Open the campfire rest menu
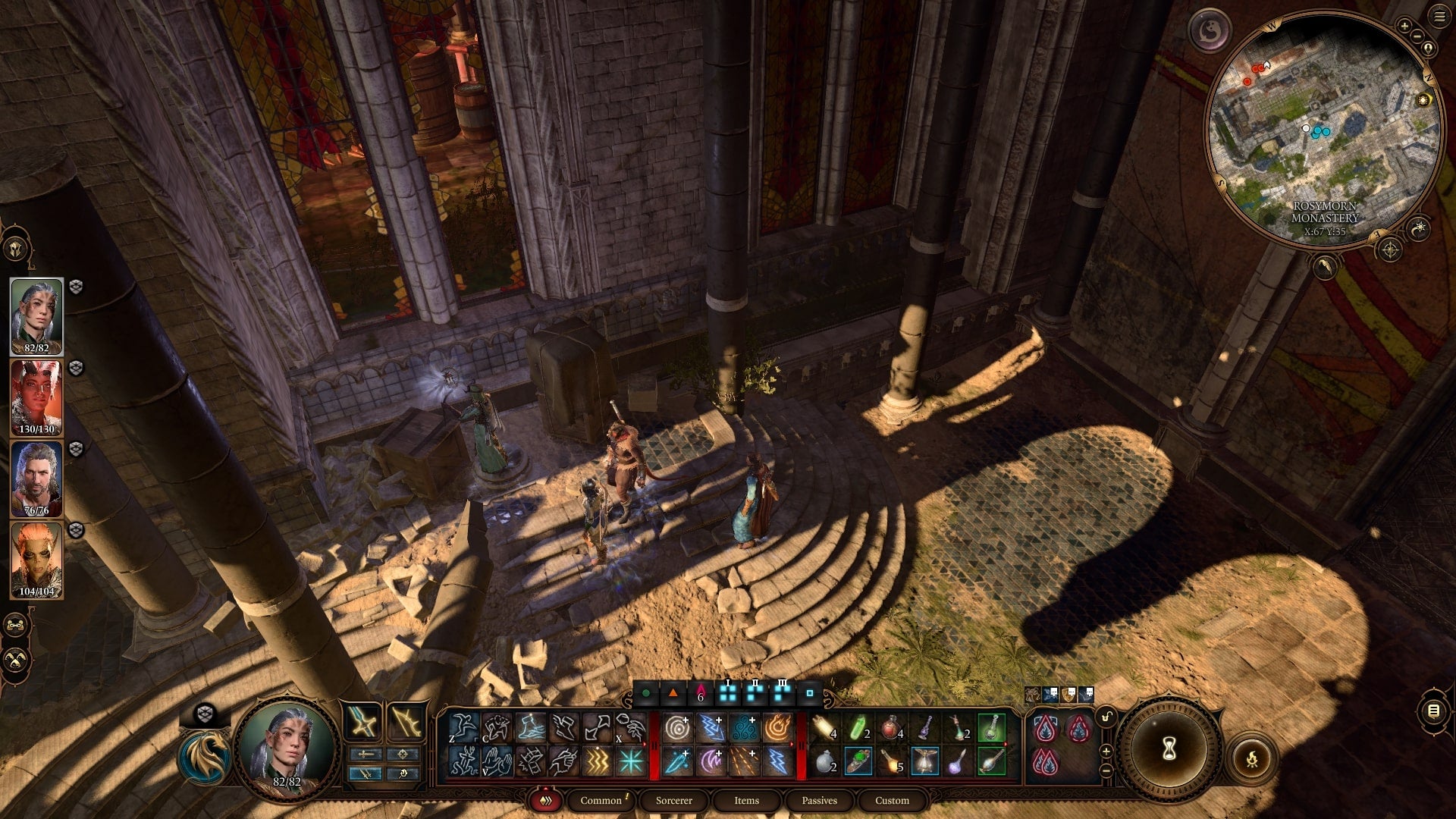 [1251, 758]
